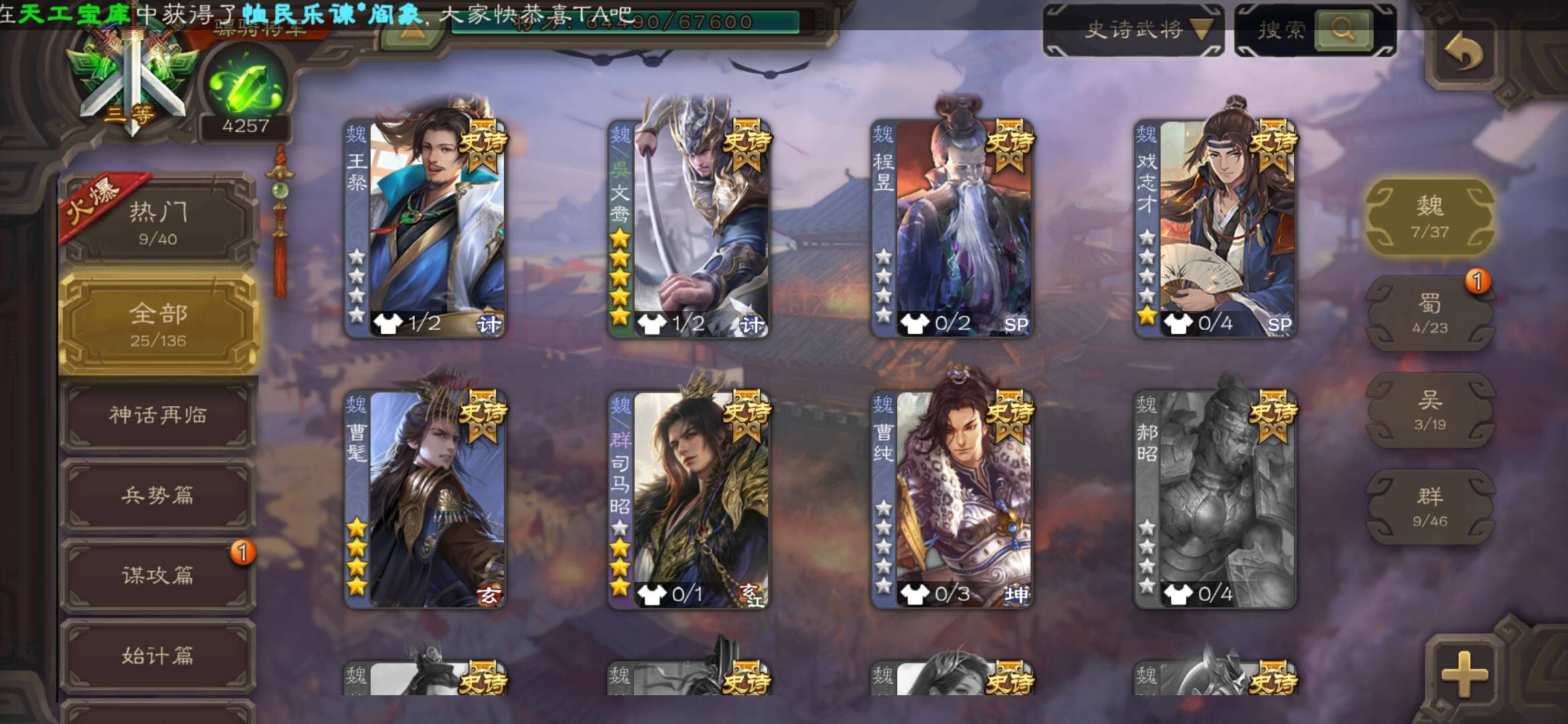
Task: Open the 史诗武将 rarity dropdown
Action: (x=1134, y=29)
